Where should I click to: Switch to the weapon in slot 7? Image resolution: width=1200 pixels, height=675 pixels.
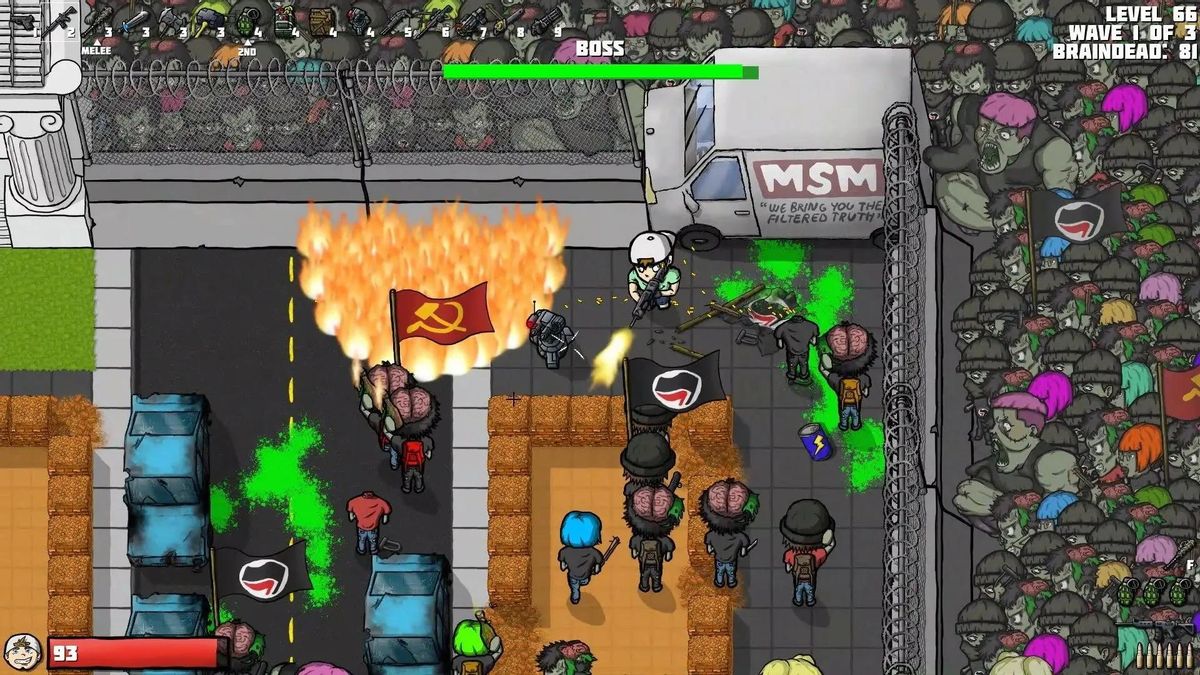coord(472,20)
